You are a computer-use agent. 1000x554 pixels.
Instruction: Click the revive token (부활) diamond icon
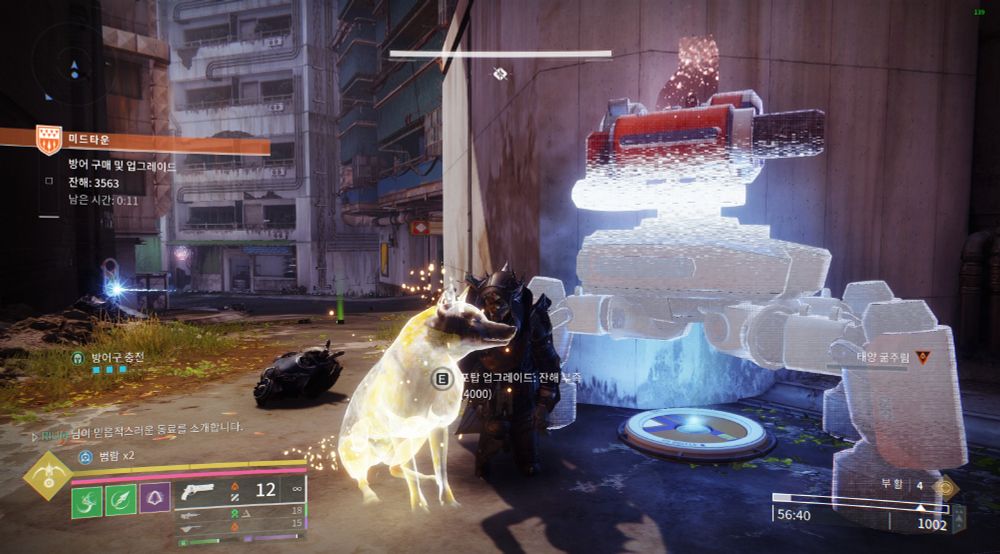pos(942,487)
